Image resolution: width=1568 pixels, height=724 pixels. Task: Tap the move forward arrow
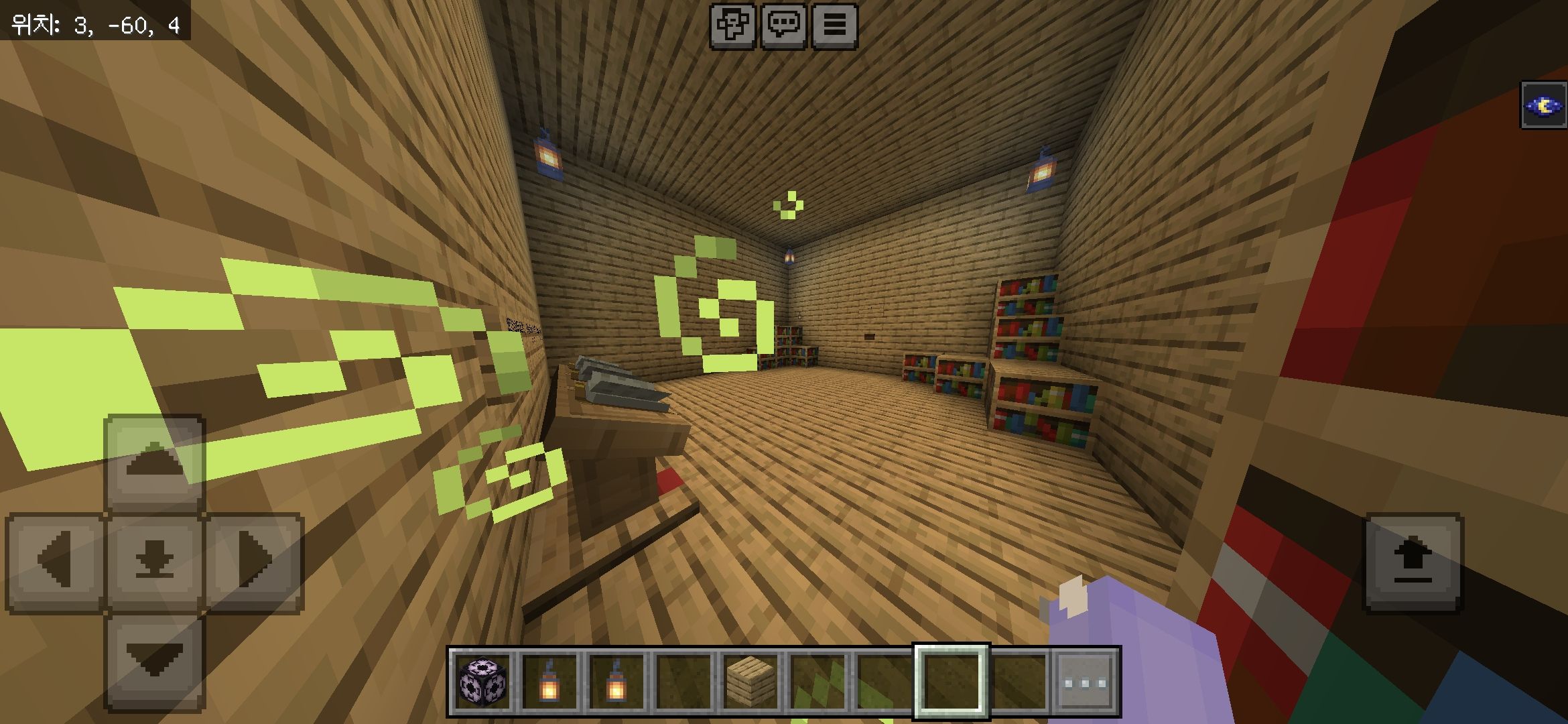point(155,463)
